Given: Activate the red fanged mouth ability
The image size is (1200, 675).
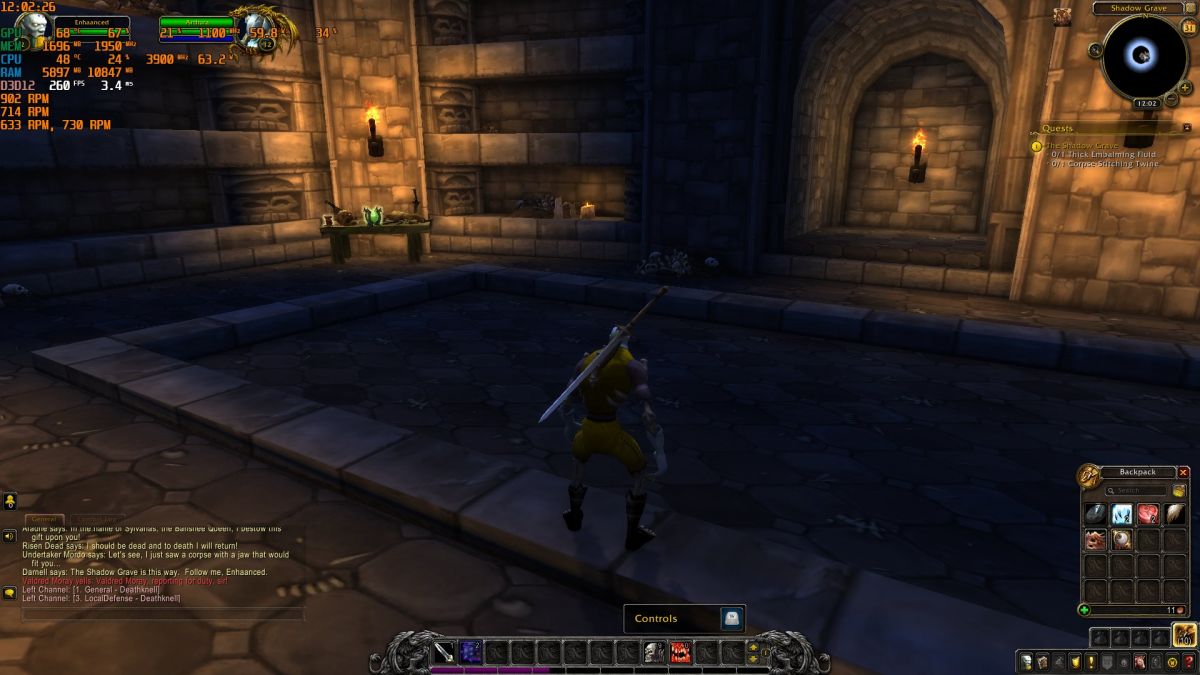Looking at the screenshot, I should [680, 653].
